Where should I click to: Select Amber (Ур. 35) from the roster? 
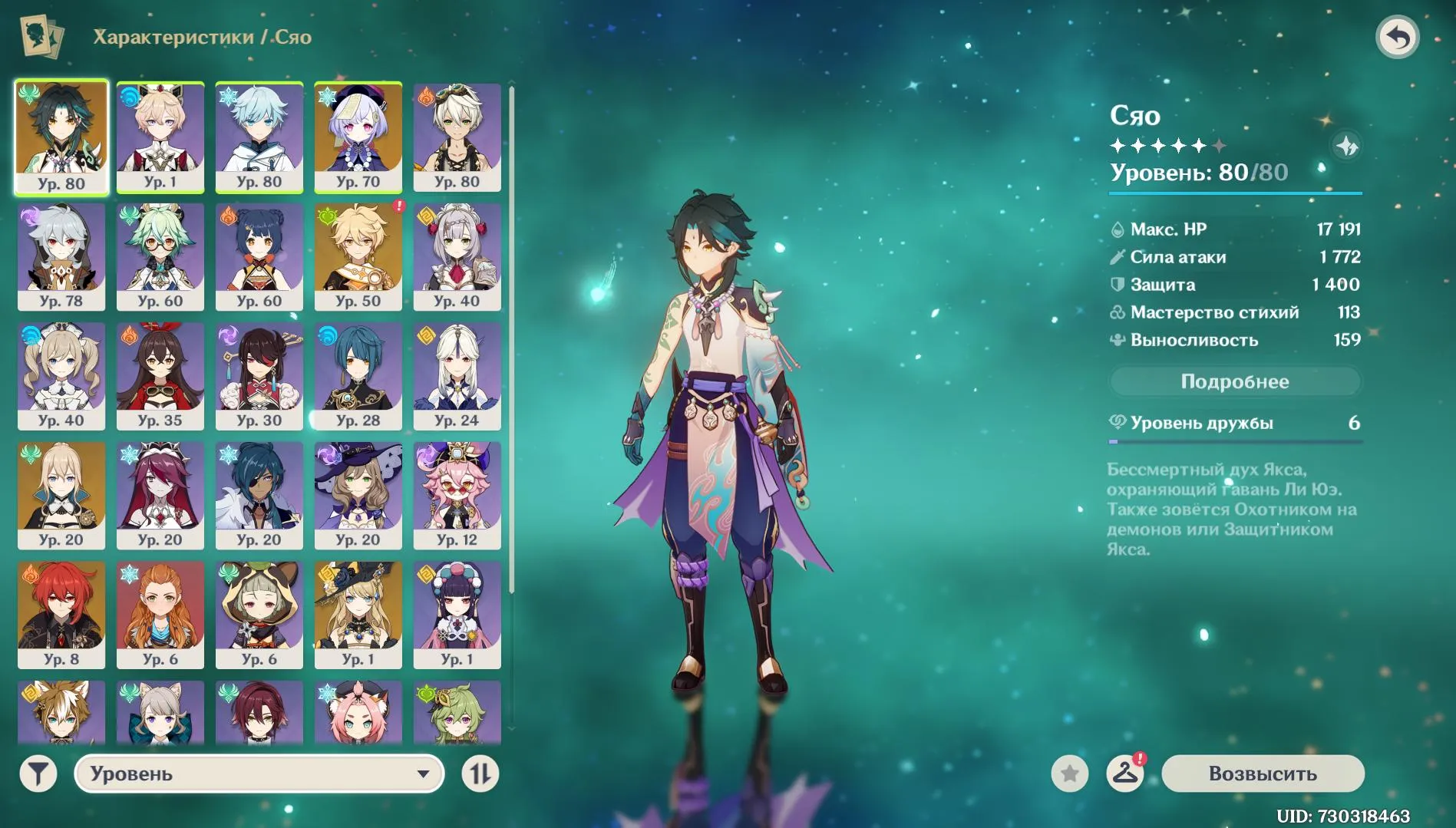point(160,374)
